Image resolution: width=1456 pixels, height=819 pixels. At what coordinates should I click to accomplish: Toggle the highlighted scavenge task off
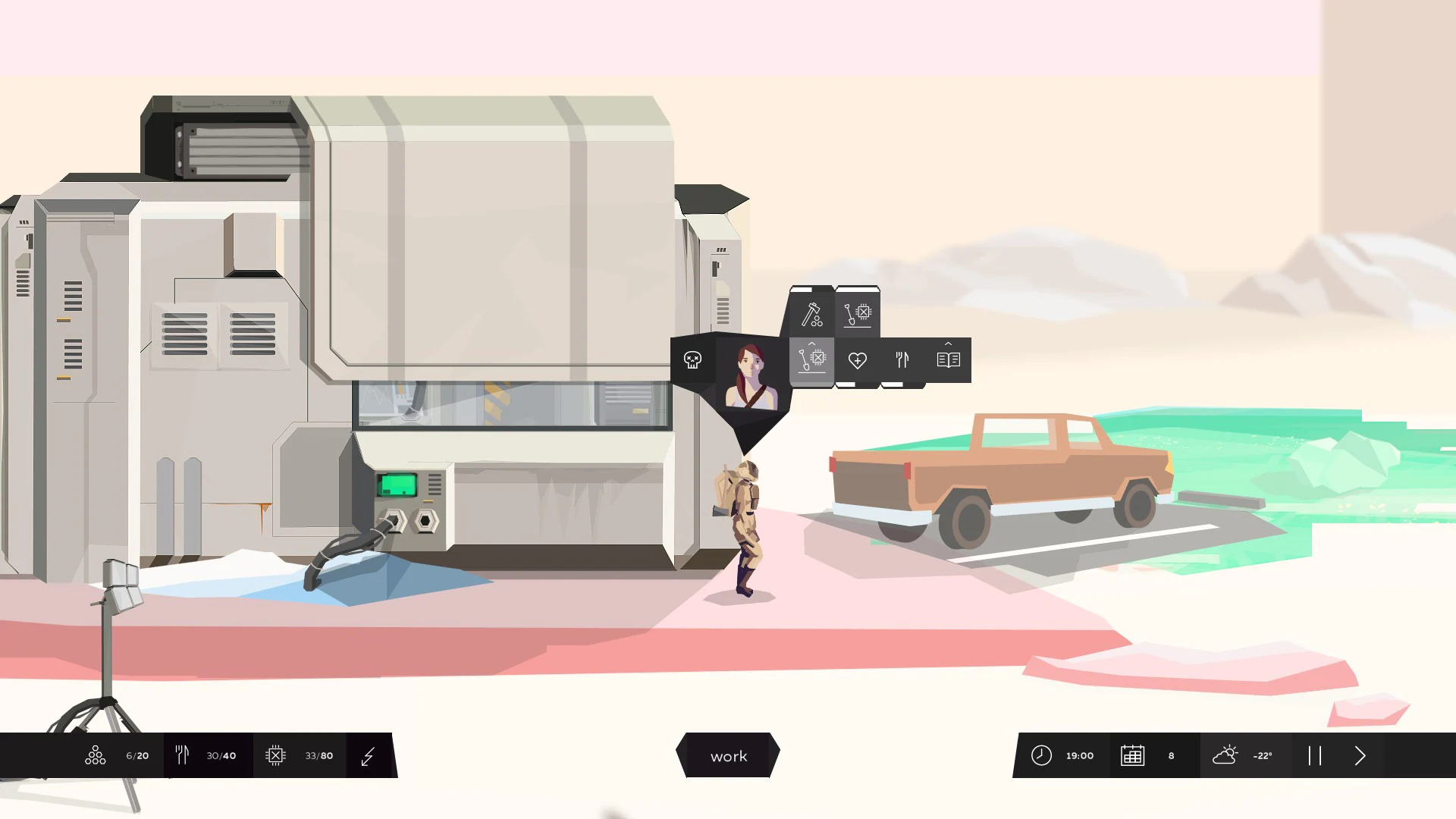(x=811, y=361)
